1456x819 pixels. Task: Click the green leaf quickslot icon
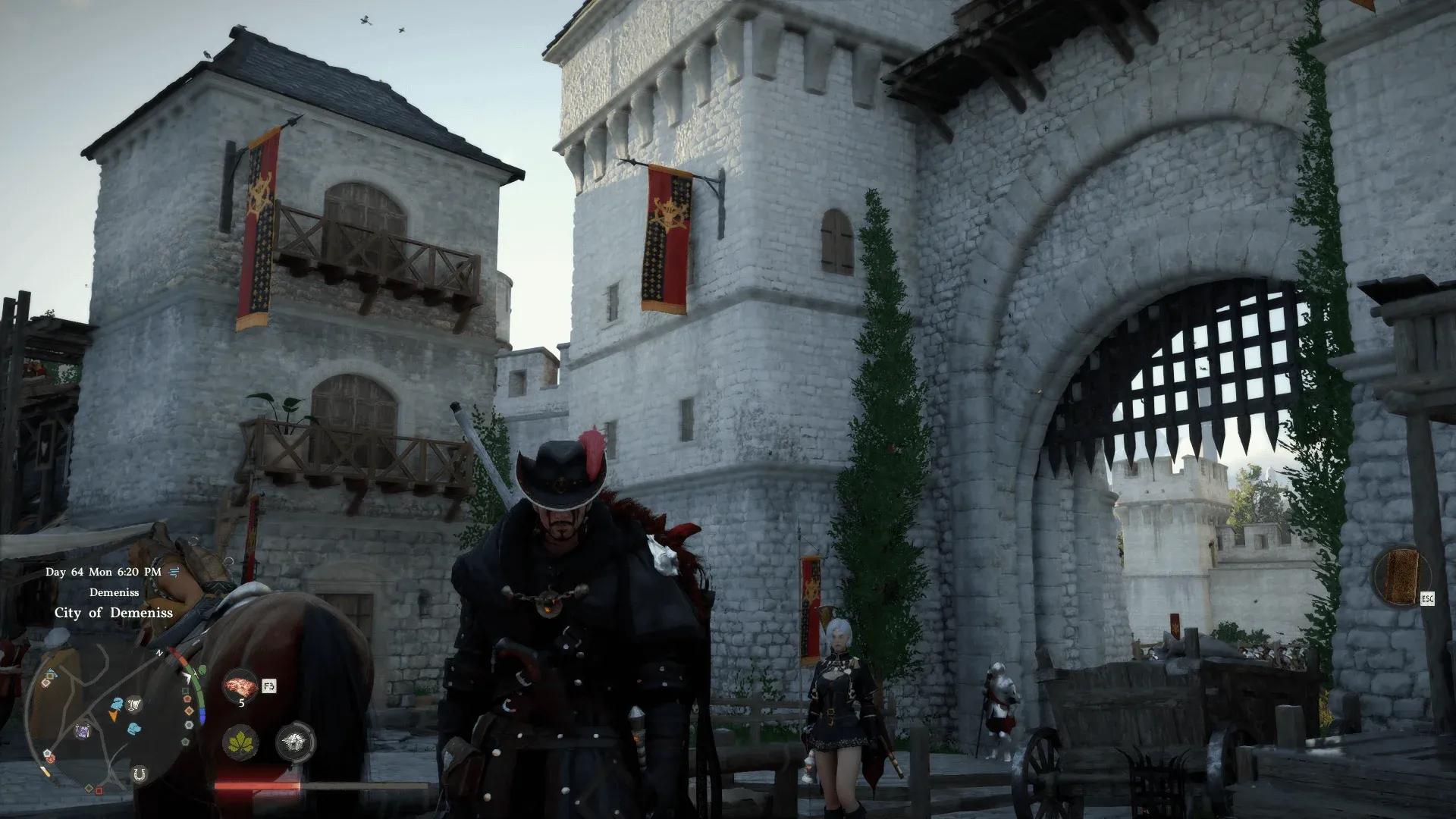point(240,742)
